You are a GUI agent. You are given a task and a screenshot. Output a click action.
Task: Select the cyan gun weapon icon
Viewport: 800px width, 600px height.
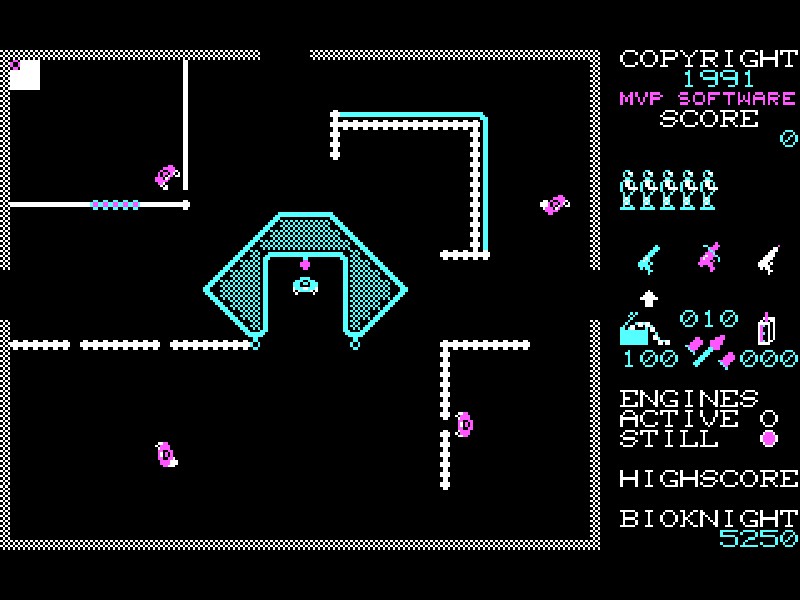(x=649, y=258)
